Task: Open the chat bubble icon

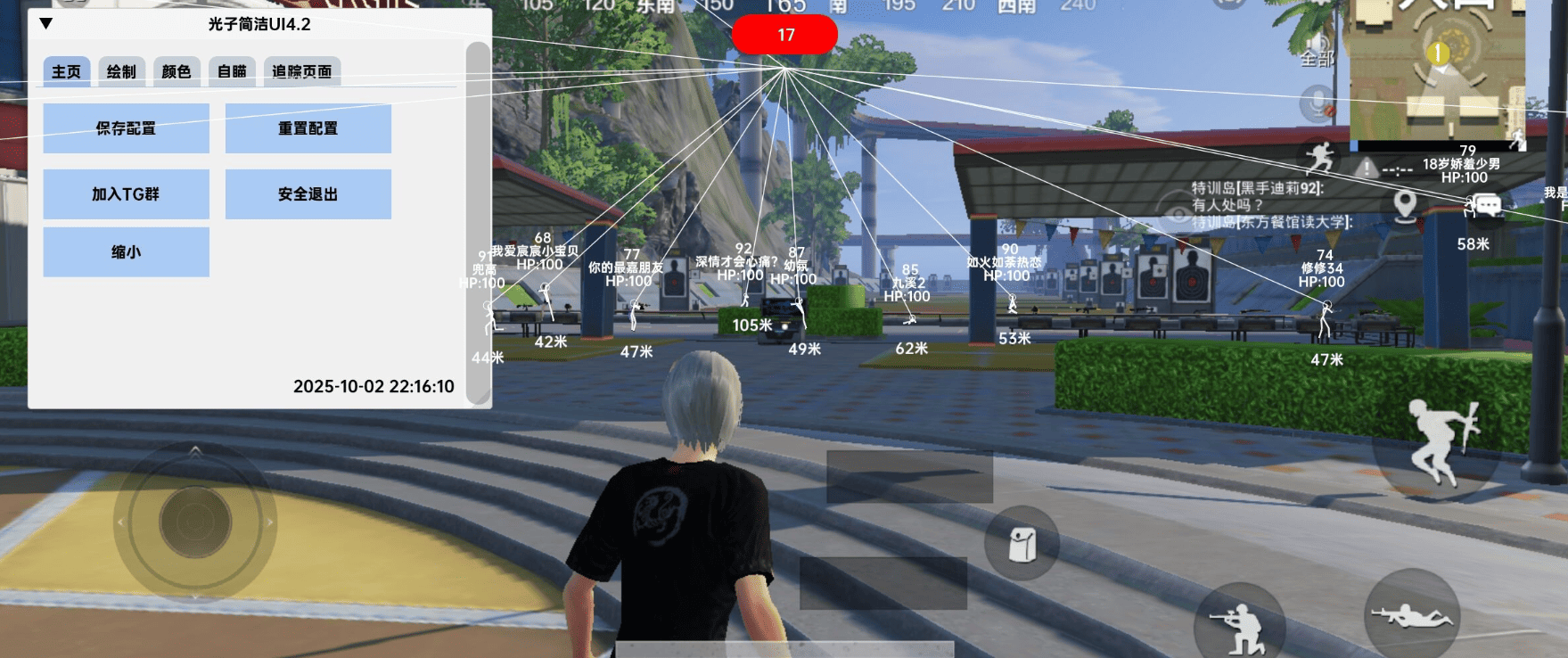Action: pos(1487,206)
